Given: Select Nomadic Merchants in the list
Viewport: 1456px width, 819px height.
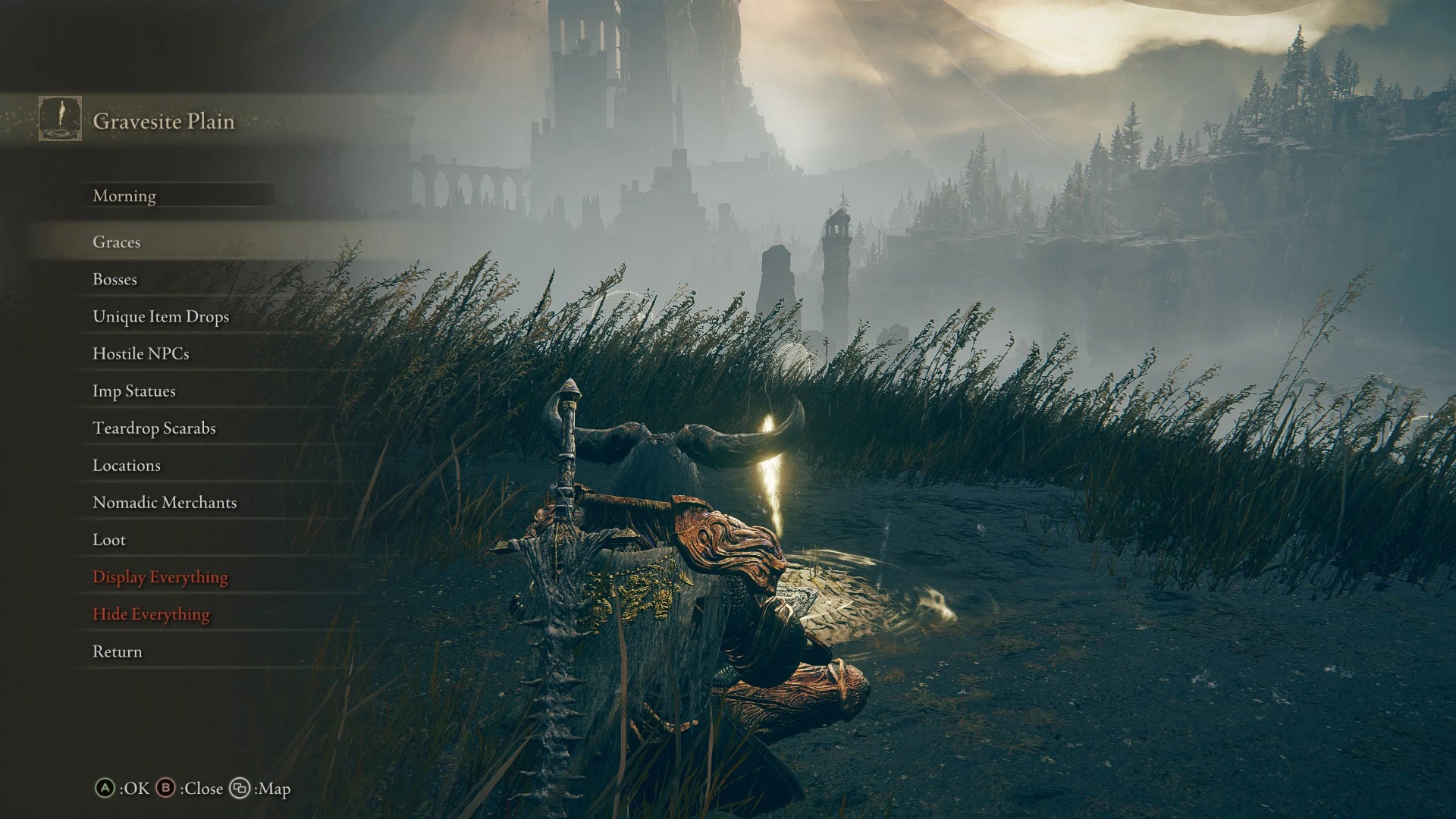Looking at the screenshot, I should pos(165,502).
